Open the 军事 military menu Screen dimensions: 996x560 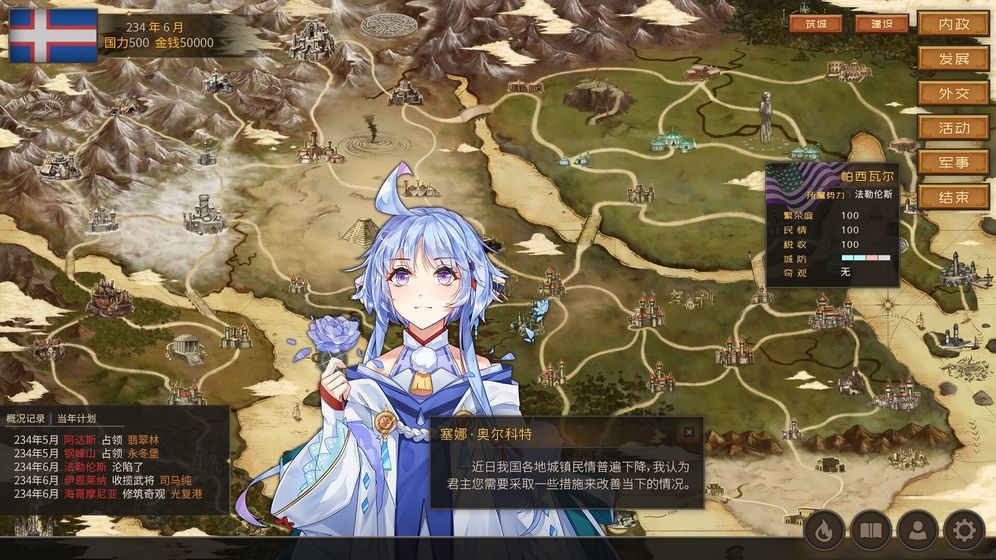click(953, 163)
